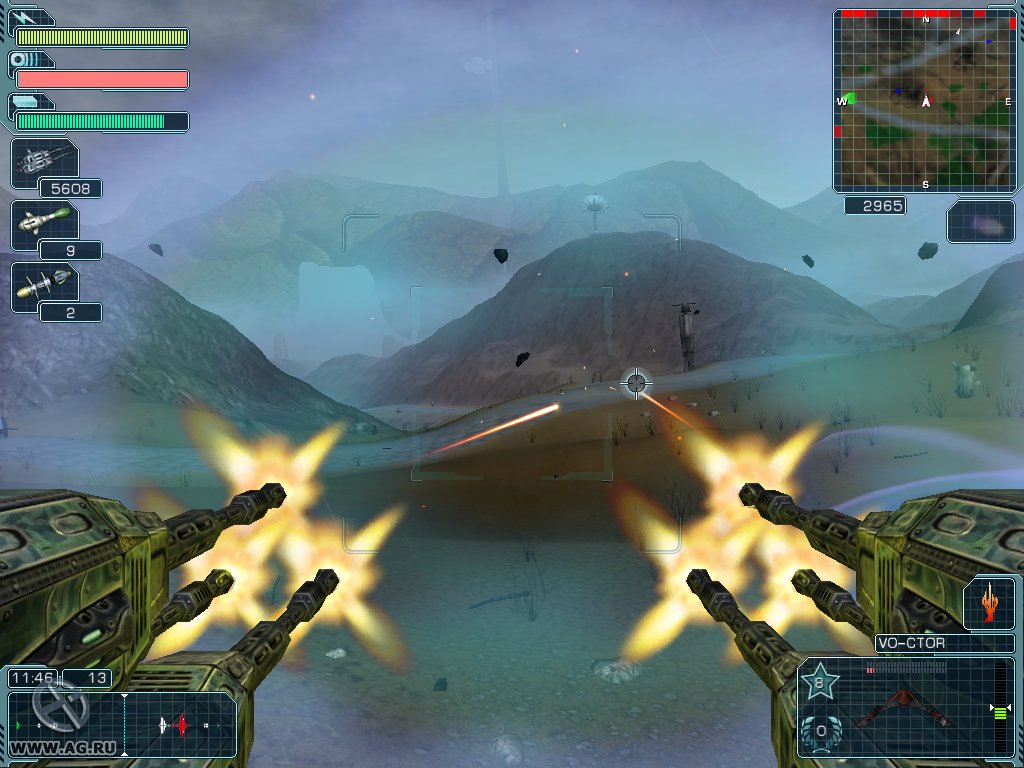The height and width of the screenshot is (768, 1024).
Task: Select the star rank badge
Action: coord(820,684)
